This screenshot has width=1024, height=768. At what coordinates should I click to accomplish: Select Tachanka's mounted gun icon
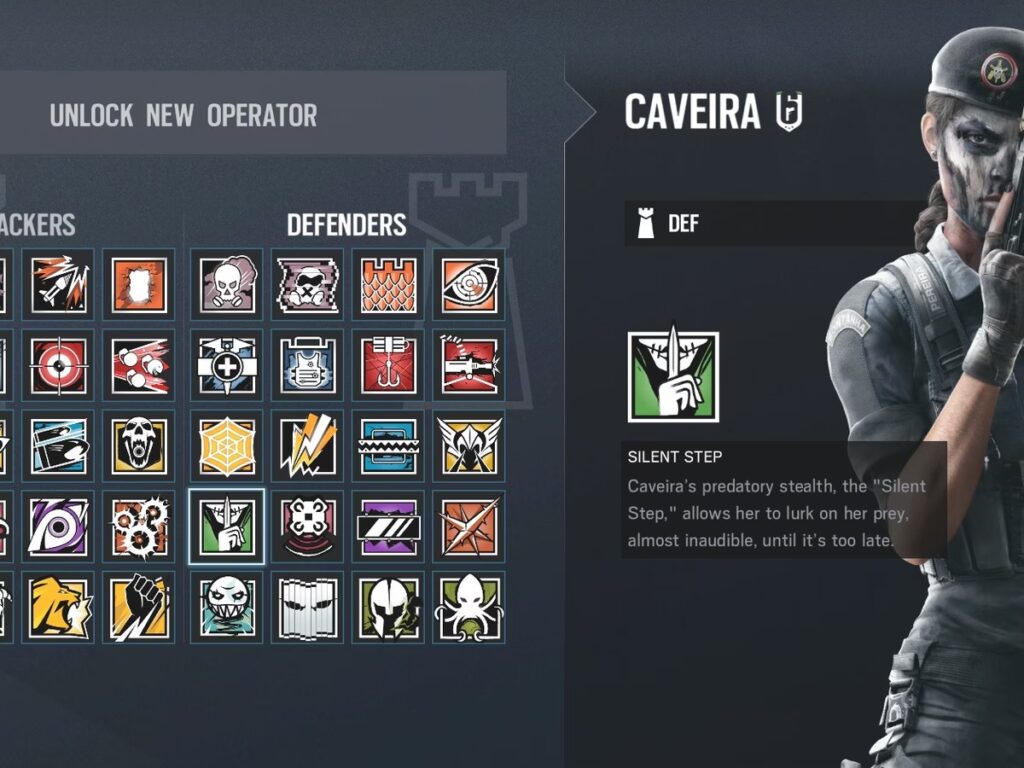click(x=468, y=365)
